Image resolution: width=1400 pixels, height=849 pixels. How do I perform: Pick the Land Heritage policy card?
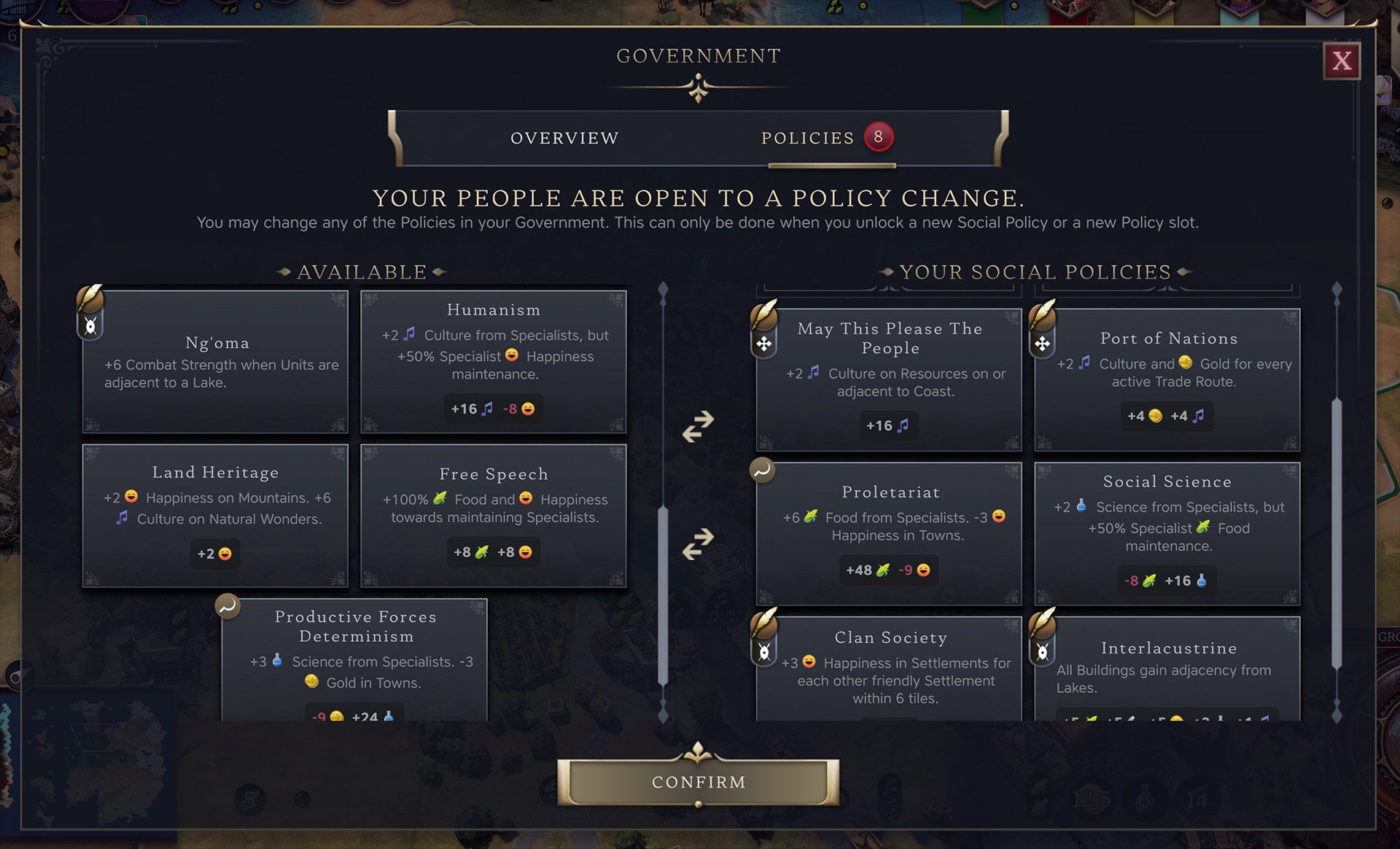[x=216, y=515]
